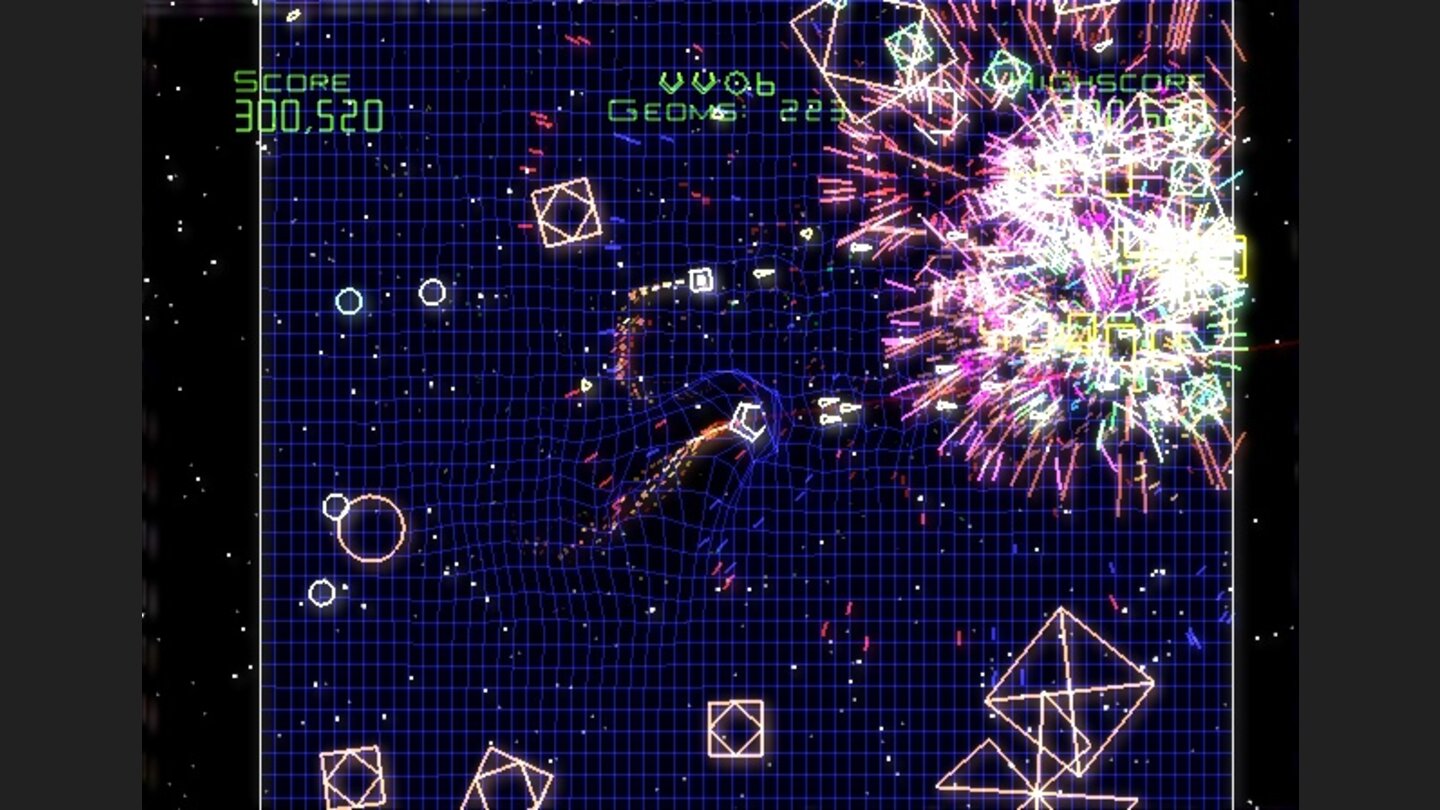
Task: Click the Score label at top left
Action: [288, 81]
